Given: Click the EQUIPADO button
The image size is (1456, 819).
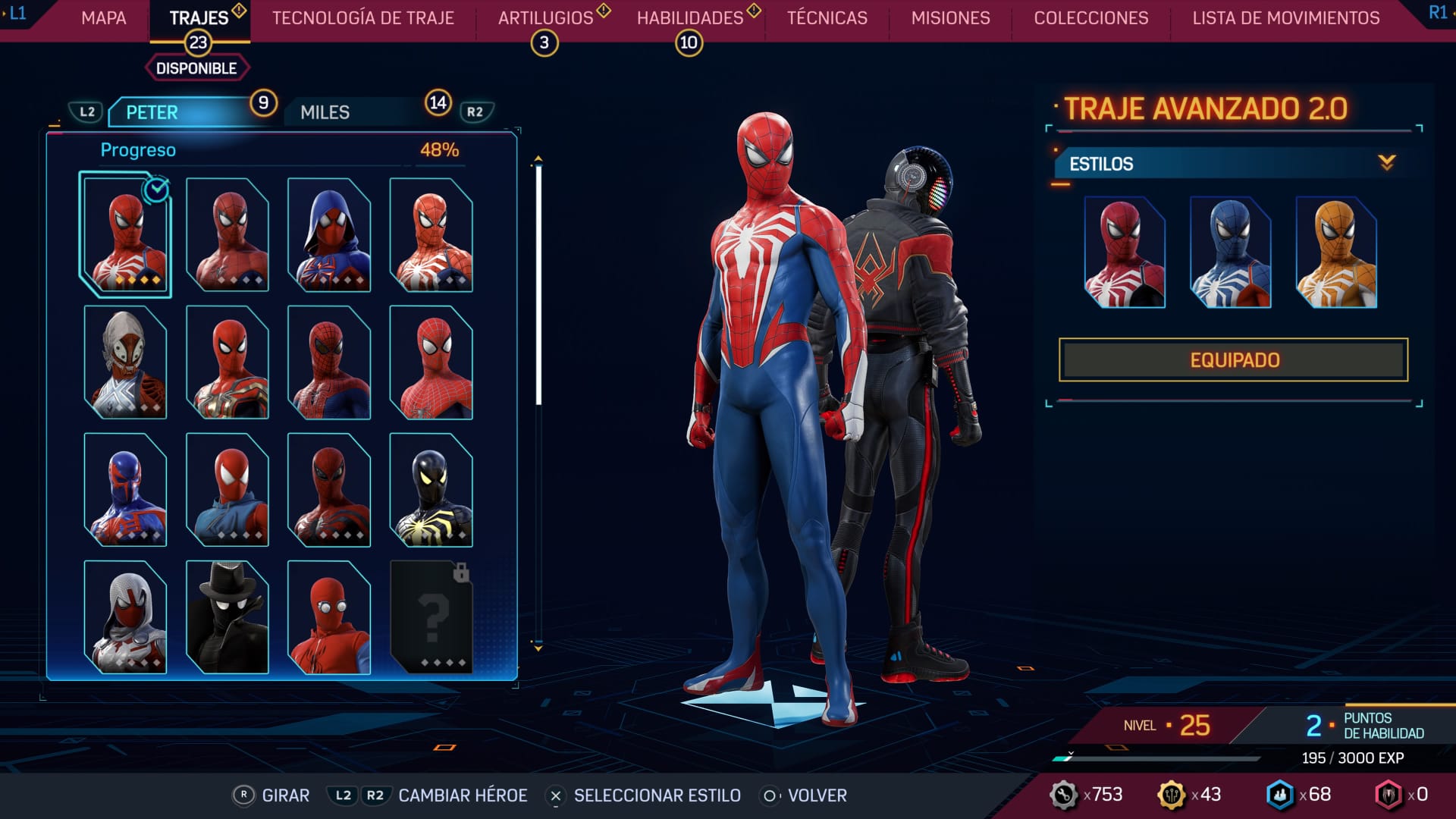Looking at the screenshot, I should tap(1233, 360).
